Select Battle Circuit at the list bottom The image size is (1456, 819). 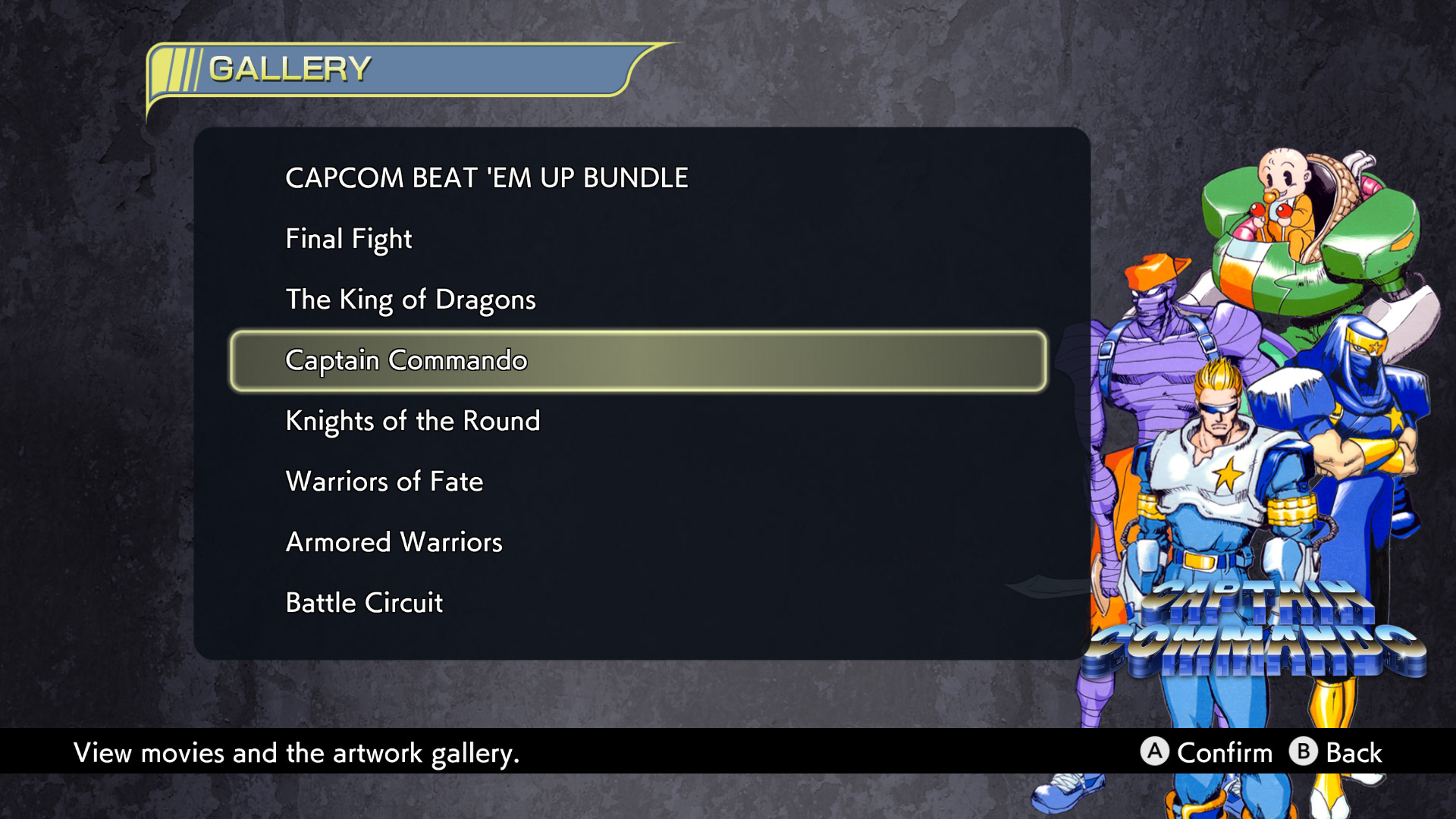coord(363,603)
